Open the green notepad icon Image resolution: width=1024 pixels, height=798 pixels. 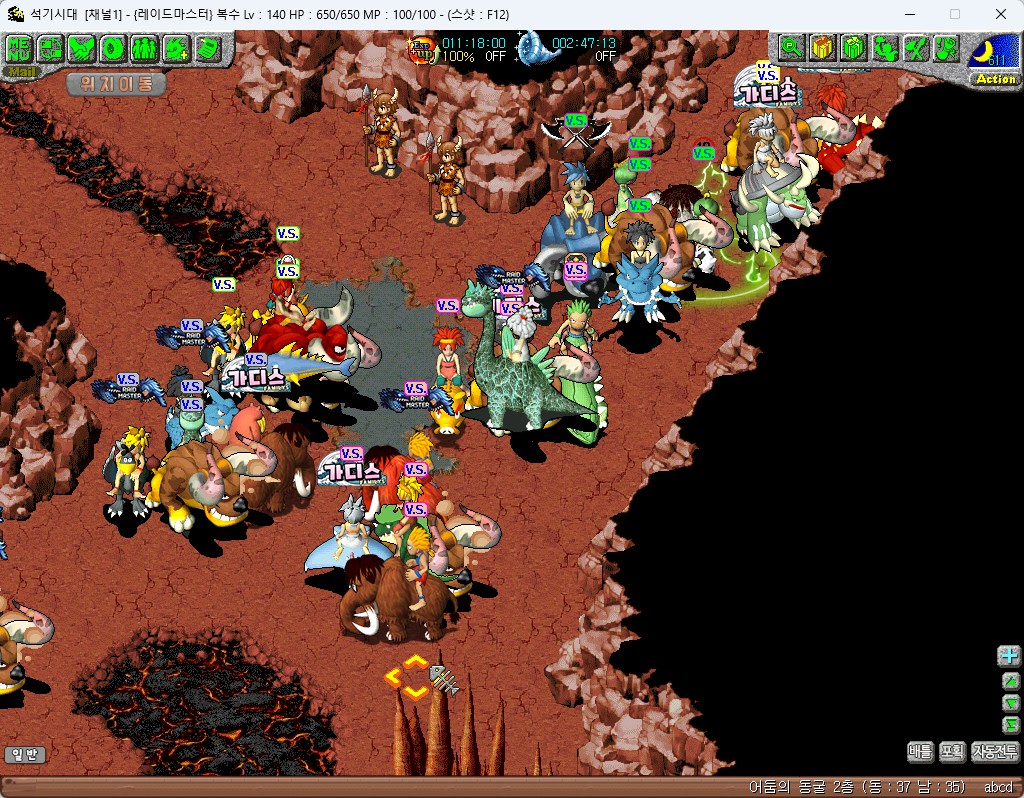(208, 47)
